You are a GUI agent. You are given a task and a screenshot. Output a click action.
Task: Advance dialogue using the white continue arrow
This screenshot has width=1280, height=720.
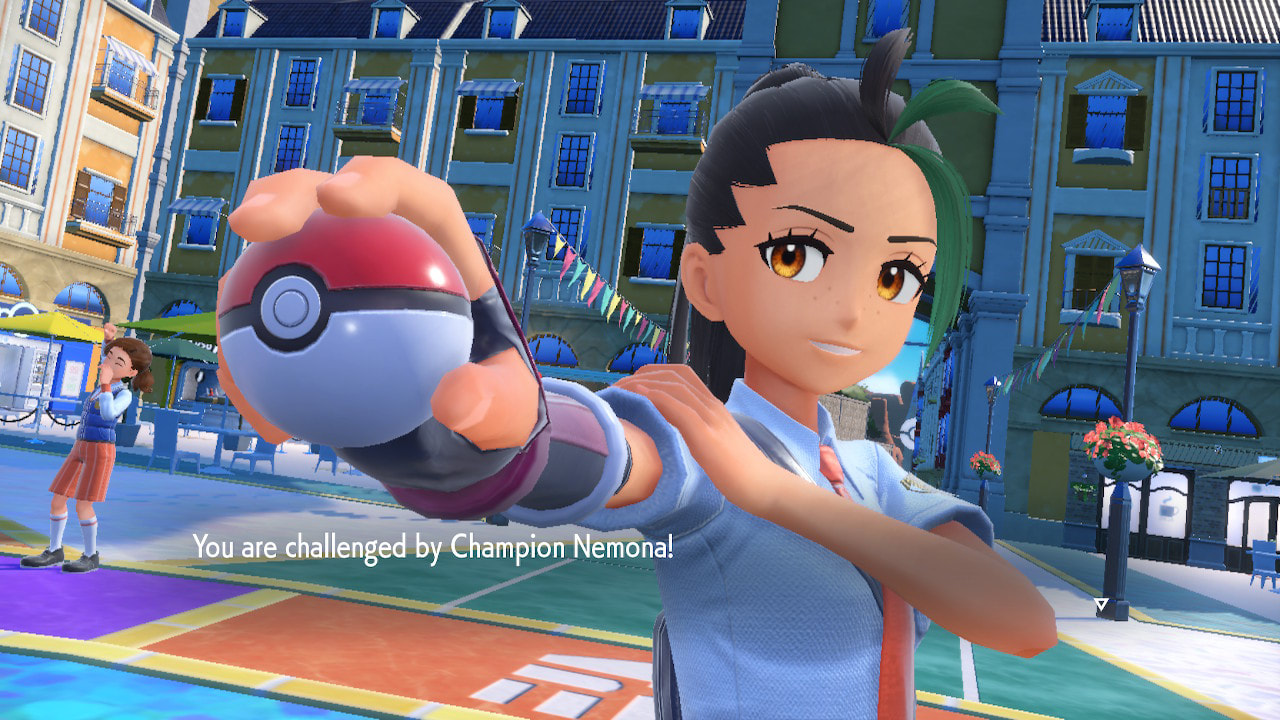point(1101,604)
